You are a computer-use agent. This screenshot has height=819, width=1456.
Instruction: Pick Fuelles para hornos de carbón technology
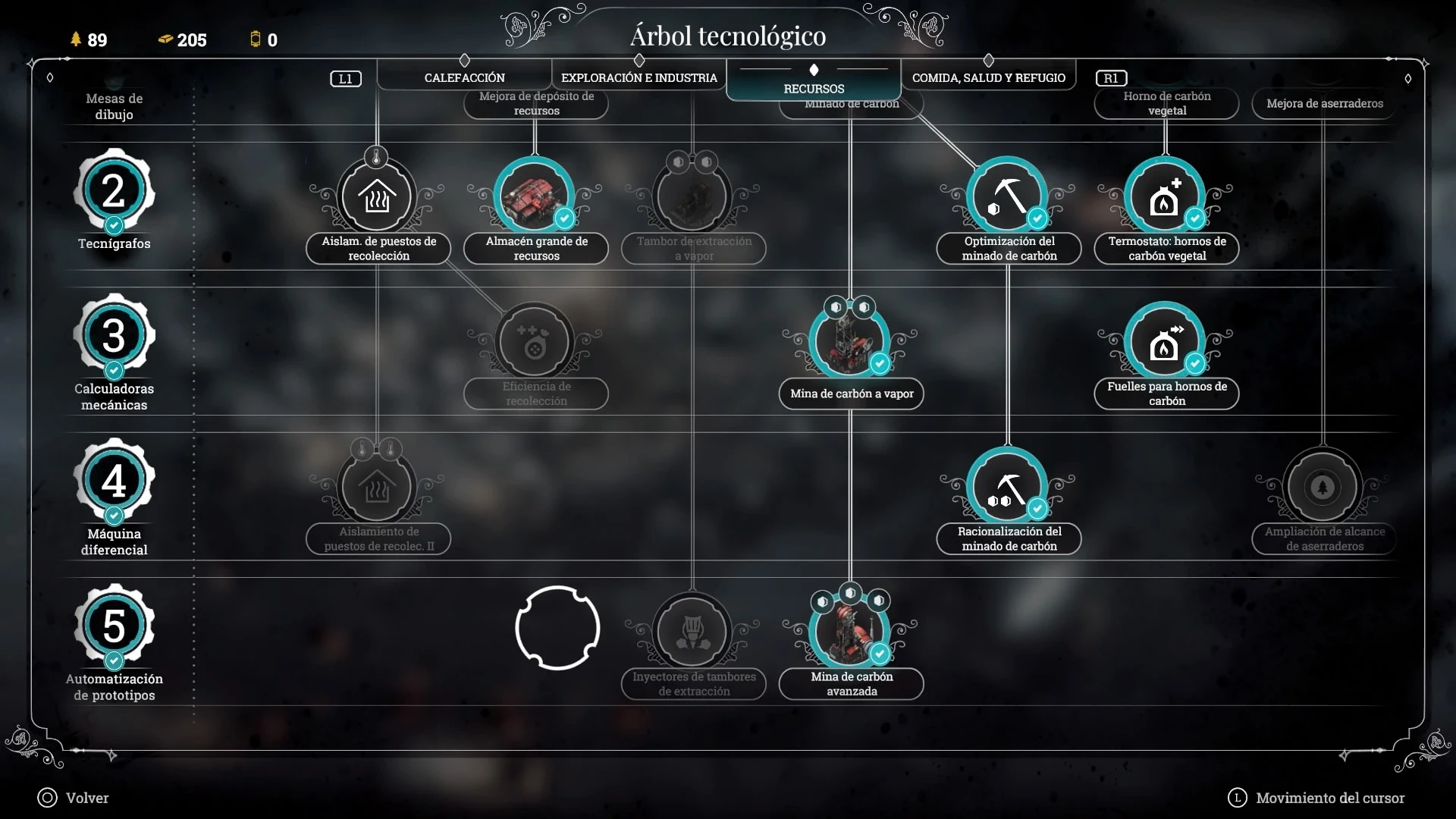coord(1166,343)
